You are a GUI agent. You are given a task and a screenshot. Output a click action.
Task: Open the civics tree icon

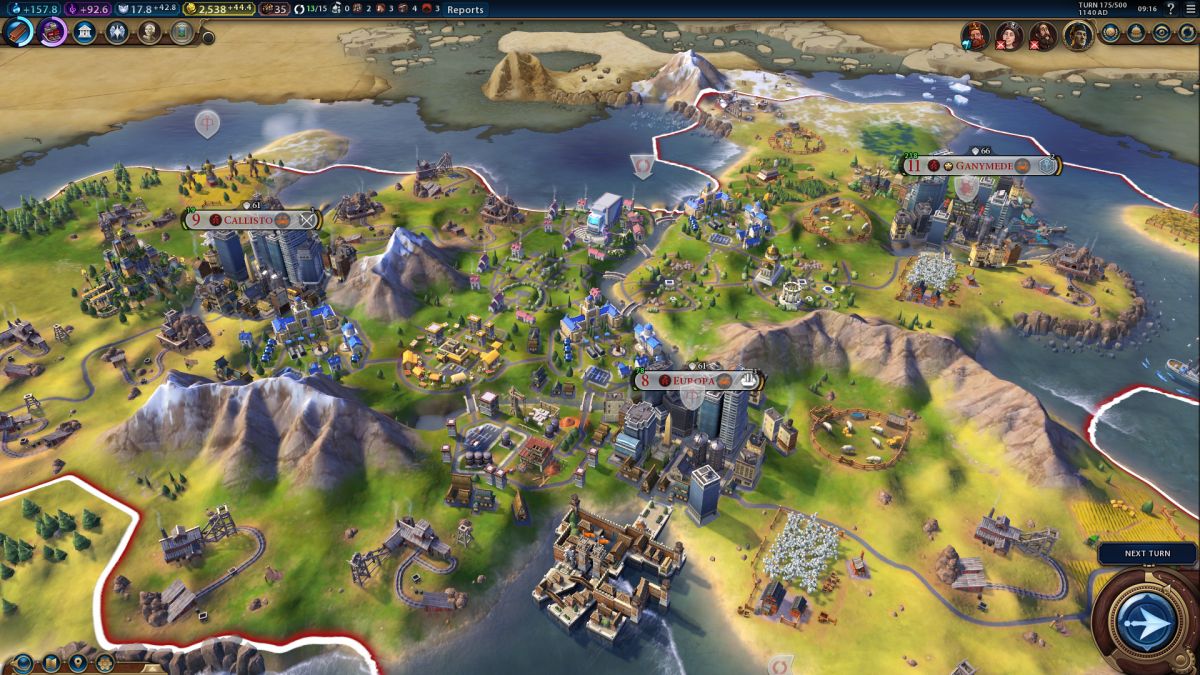point(52,32)
